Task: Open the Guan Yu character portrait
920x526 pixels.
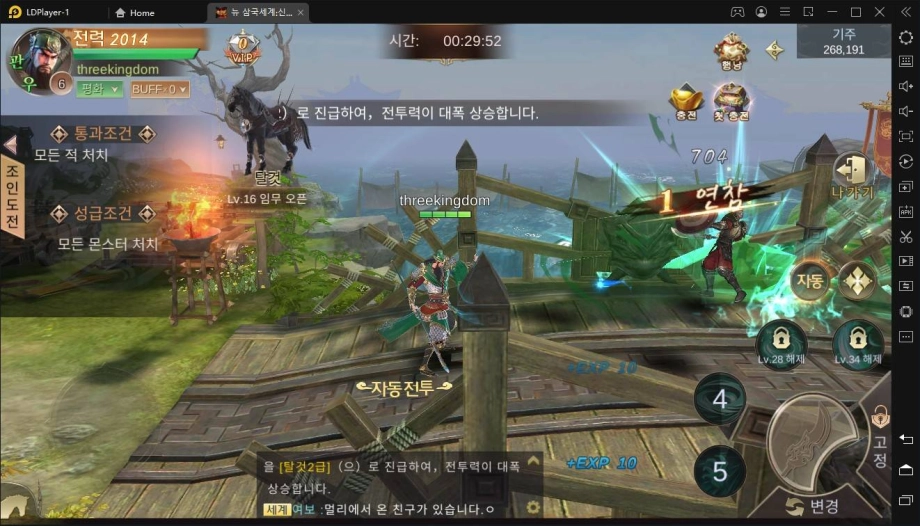Action: 39,58
